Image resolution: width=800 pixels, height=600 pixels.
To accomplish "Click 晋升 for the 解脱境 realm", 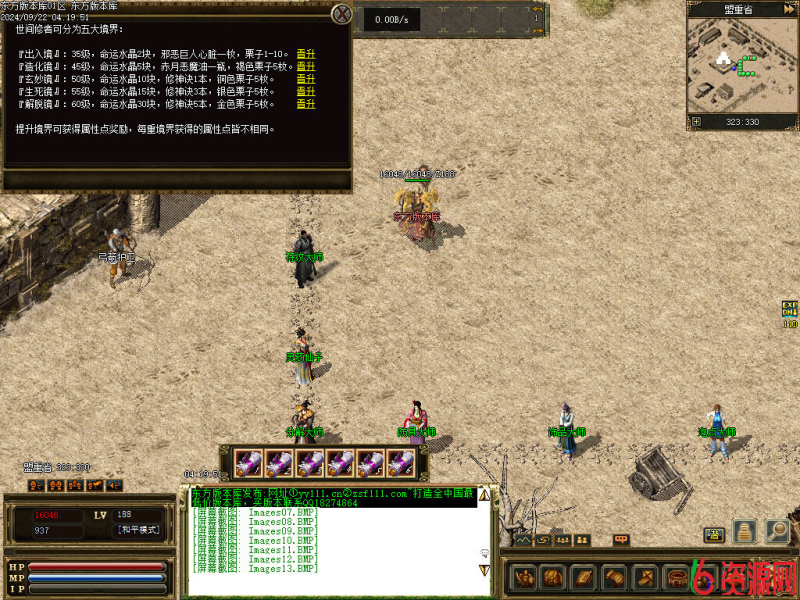I will click(x=306, y=103).
